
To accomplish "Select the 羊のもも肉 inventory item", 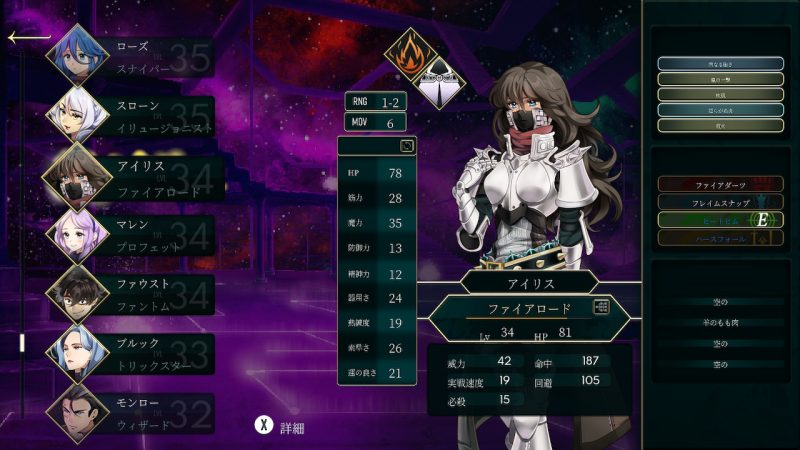I will click(x=720, y=323).
